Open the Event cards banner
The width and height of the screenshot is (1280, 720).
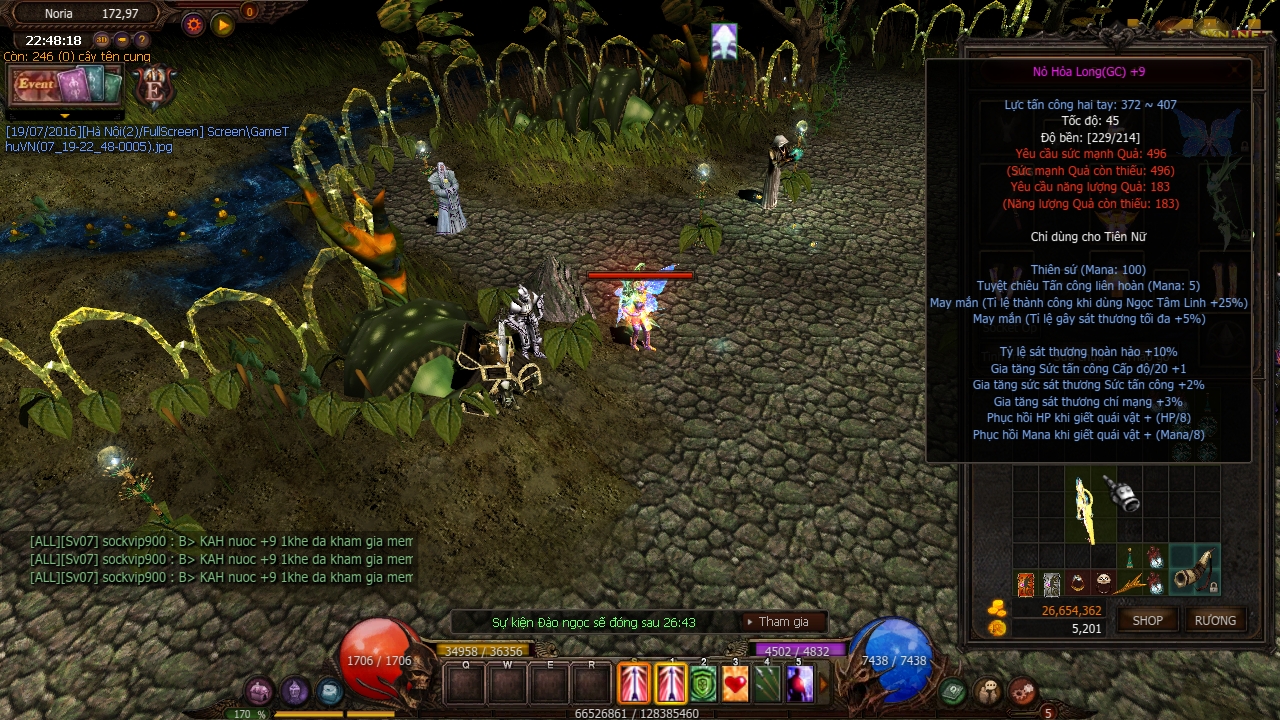[65, 86]
